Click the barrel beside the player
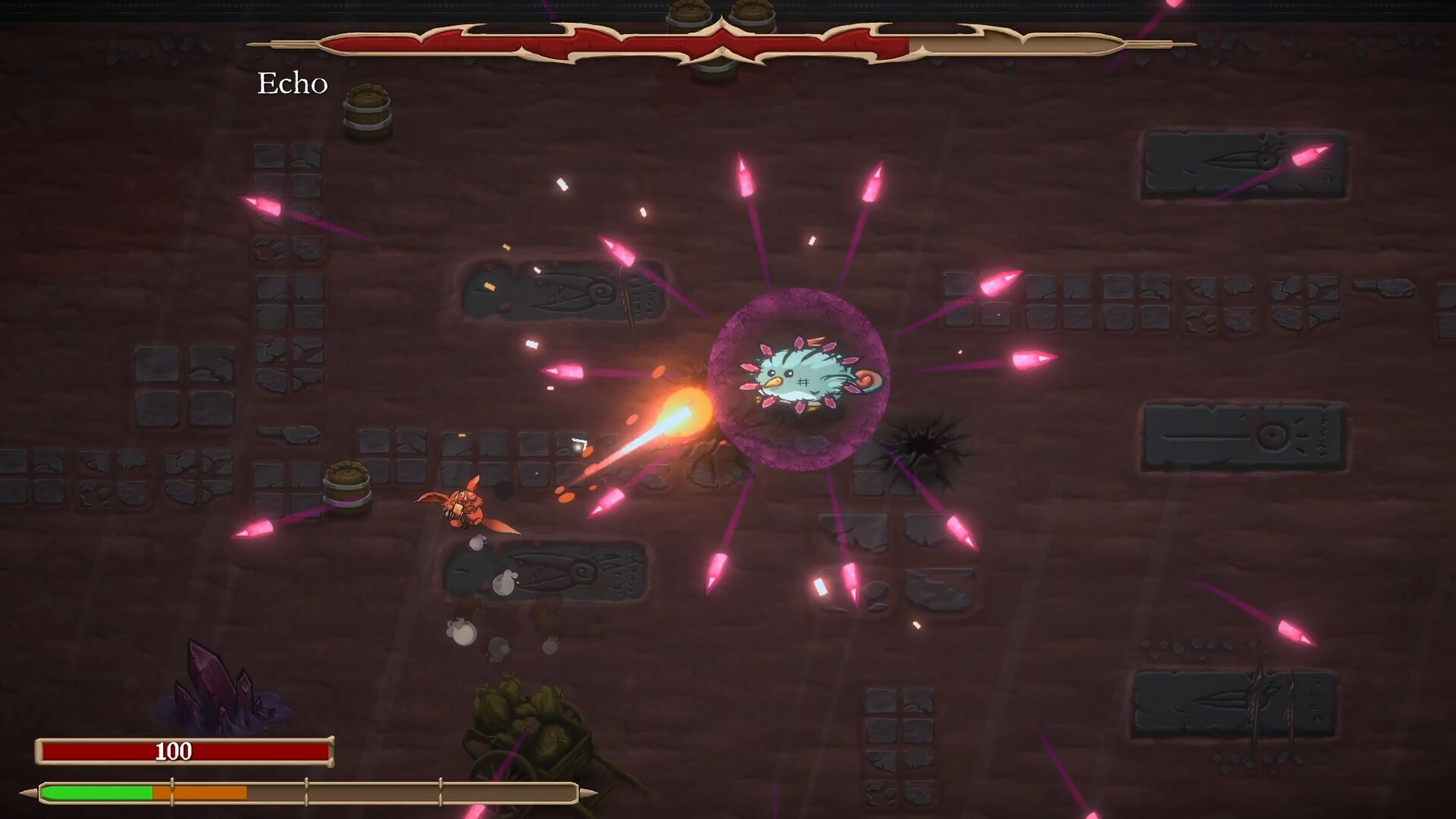1456x819 pixels. click(350, 489)
